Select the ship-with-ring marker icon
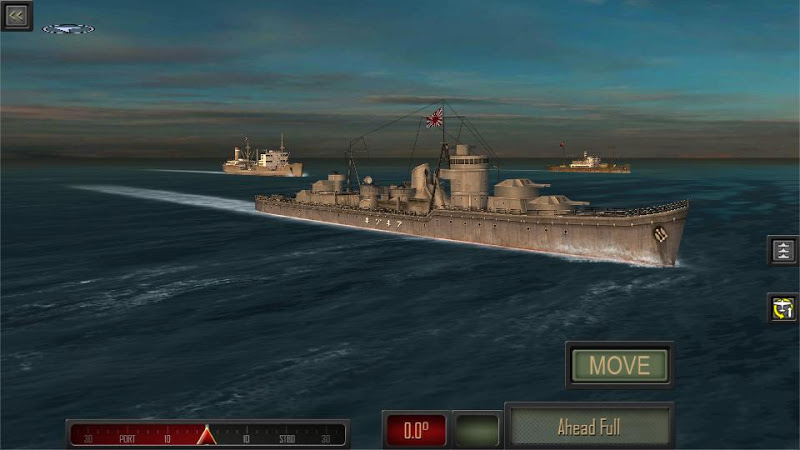Viewport: 800px width, 450px height. [x=69, y=29]
